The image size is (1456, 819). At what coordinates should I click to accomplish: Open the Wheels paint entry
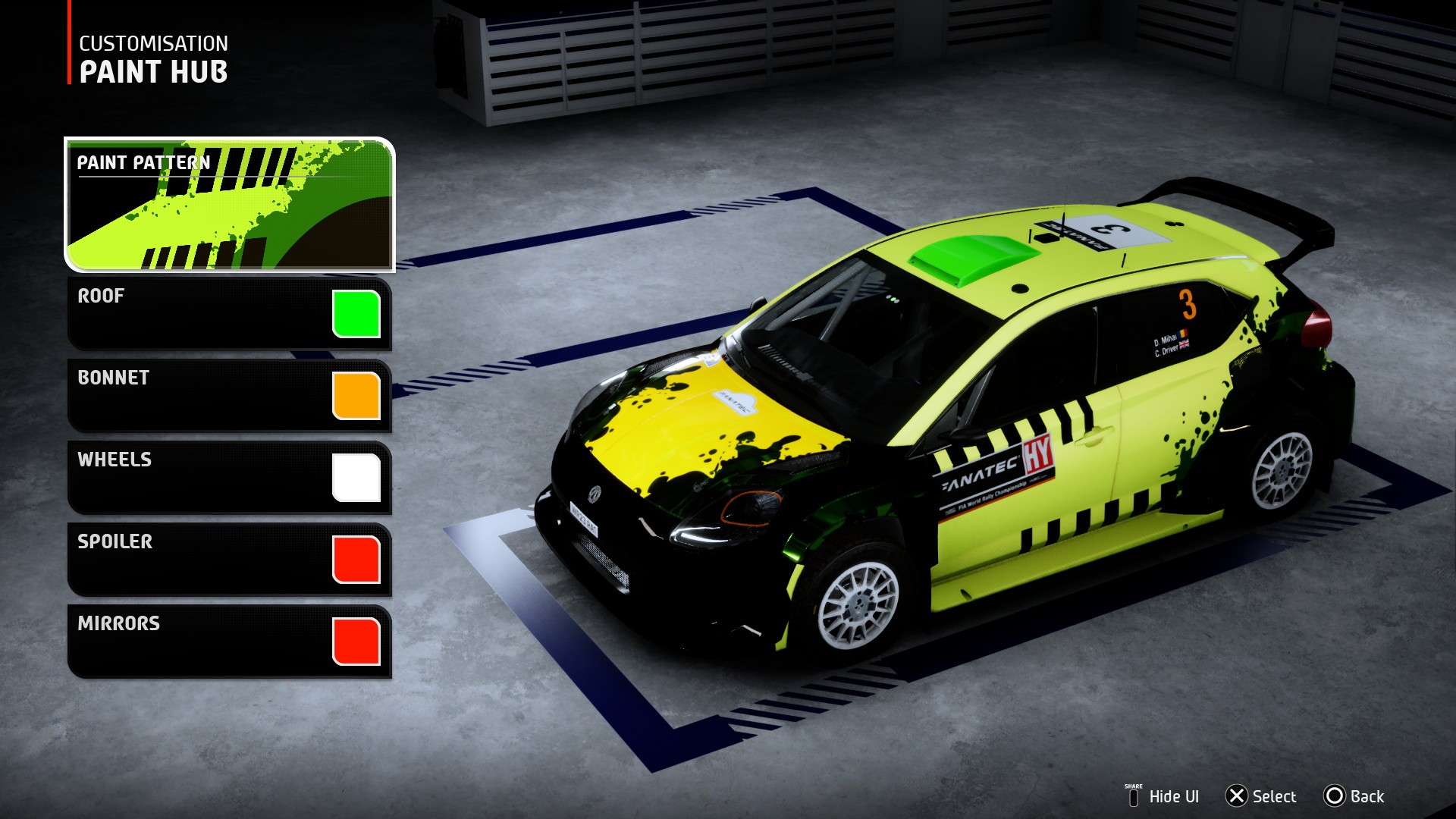tap(197, 477)
